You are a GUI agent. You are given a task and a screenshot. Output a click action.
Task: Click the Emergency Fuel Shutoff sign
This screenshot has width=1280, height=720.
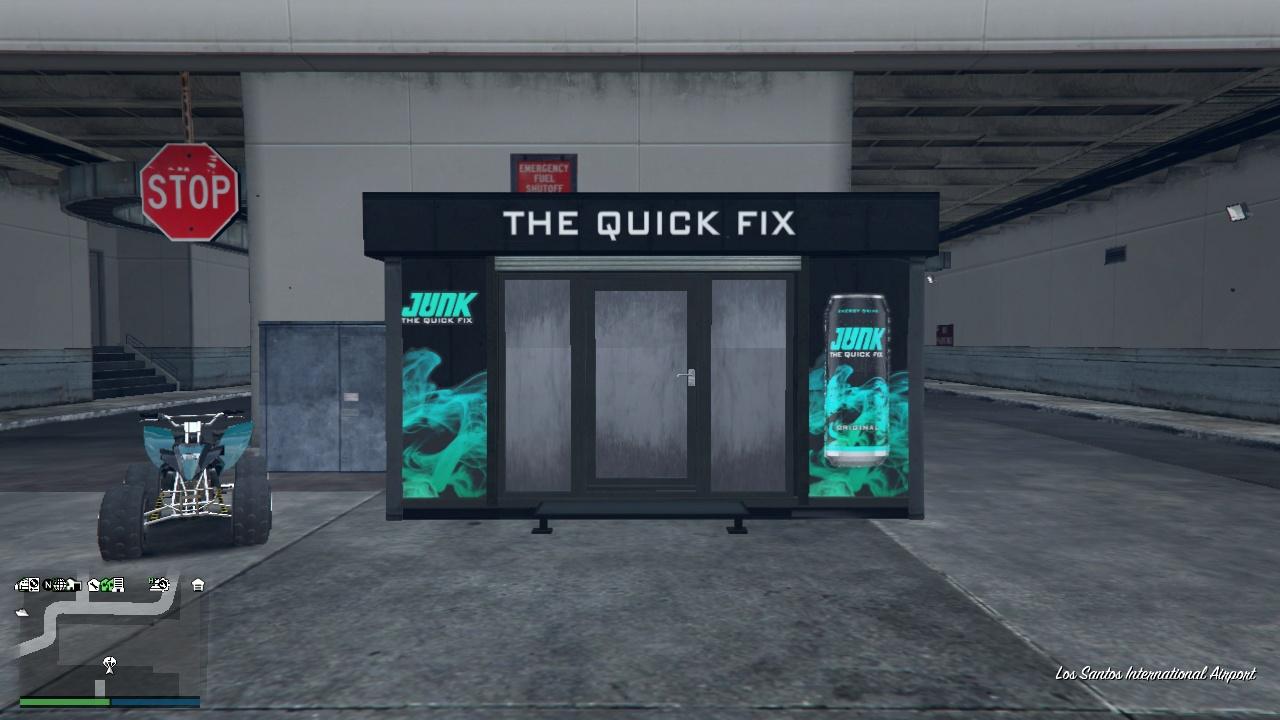click(541, 172)
